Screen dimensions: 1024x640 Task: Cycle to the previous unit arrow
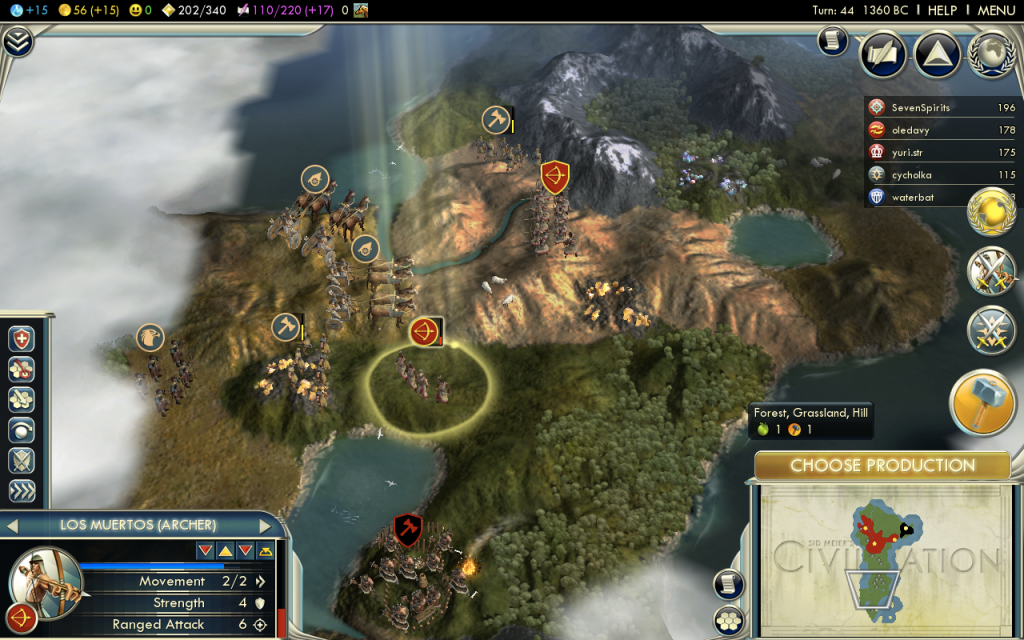13,525
